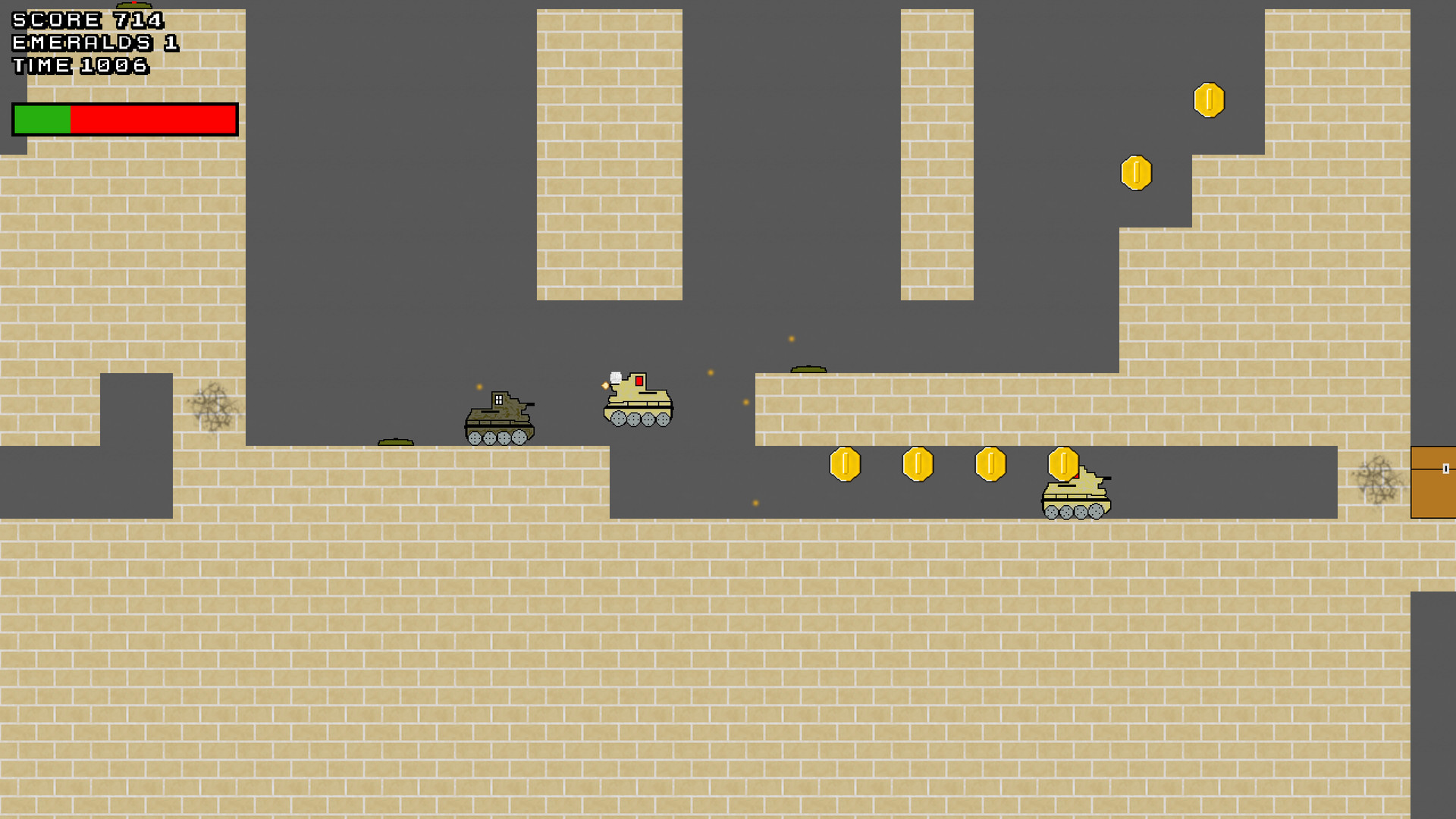Click the second coin in the coin row
The height and width of the screenshot is (819, 1456).
pos(916,465)
